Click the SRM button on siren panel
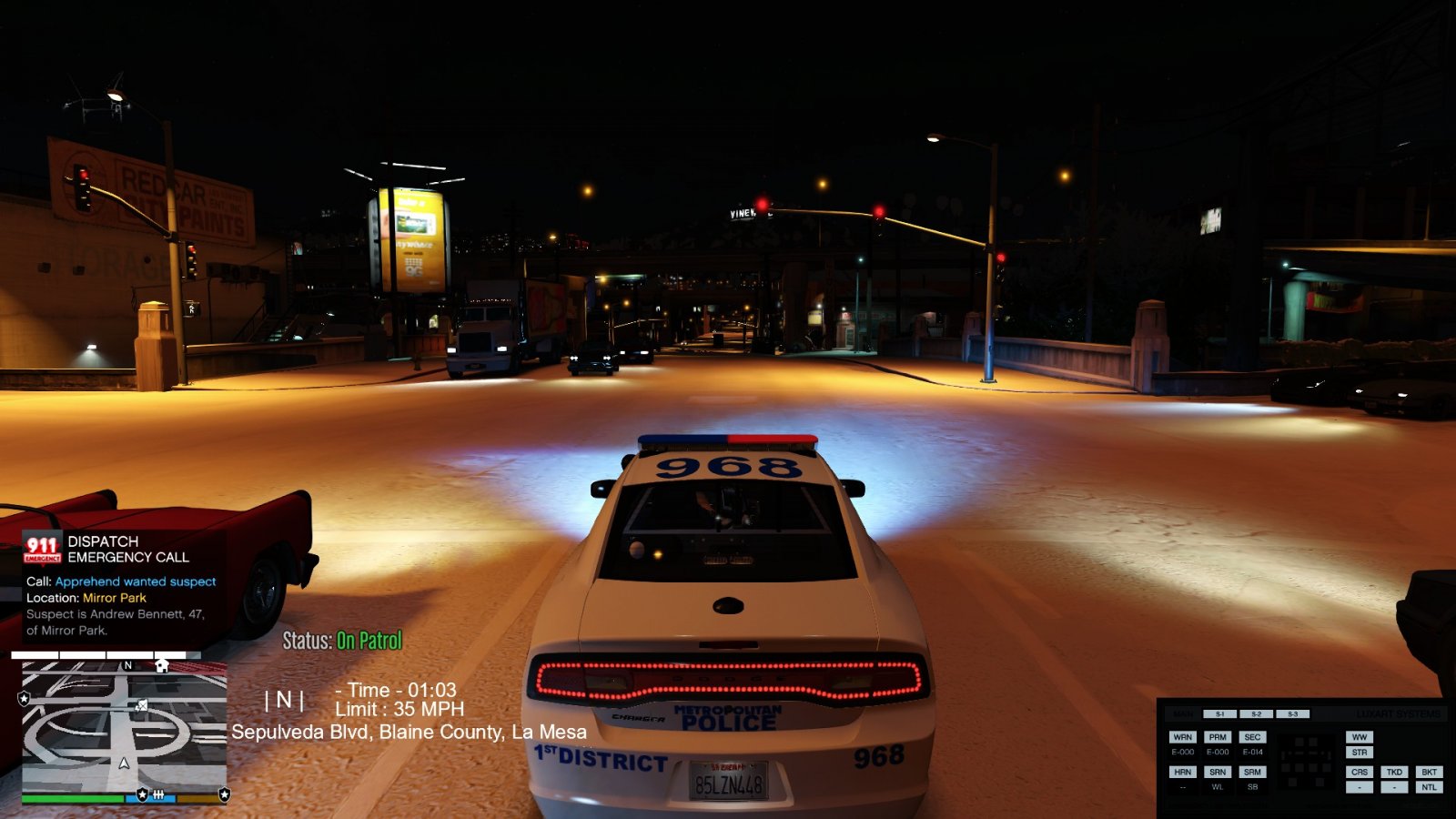Image resolution: width=1456 pixels, height=819 pixels. 1252,772
